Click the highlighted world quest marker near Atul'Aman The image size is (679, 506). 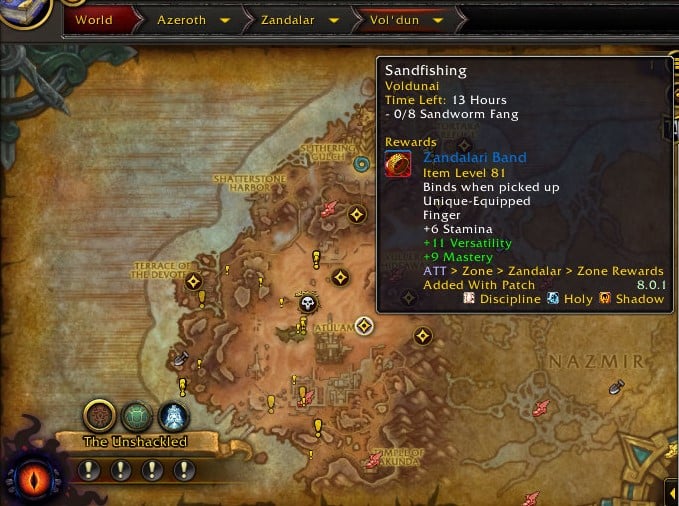364,325
